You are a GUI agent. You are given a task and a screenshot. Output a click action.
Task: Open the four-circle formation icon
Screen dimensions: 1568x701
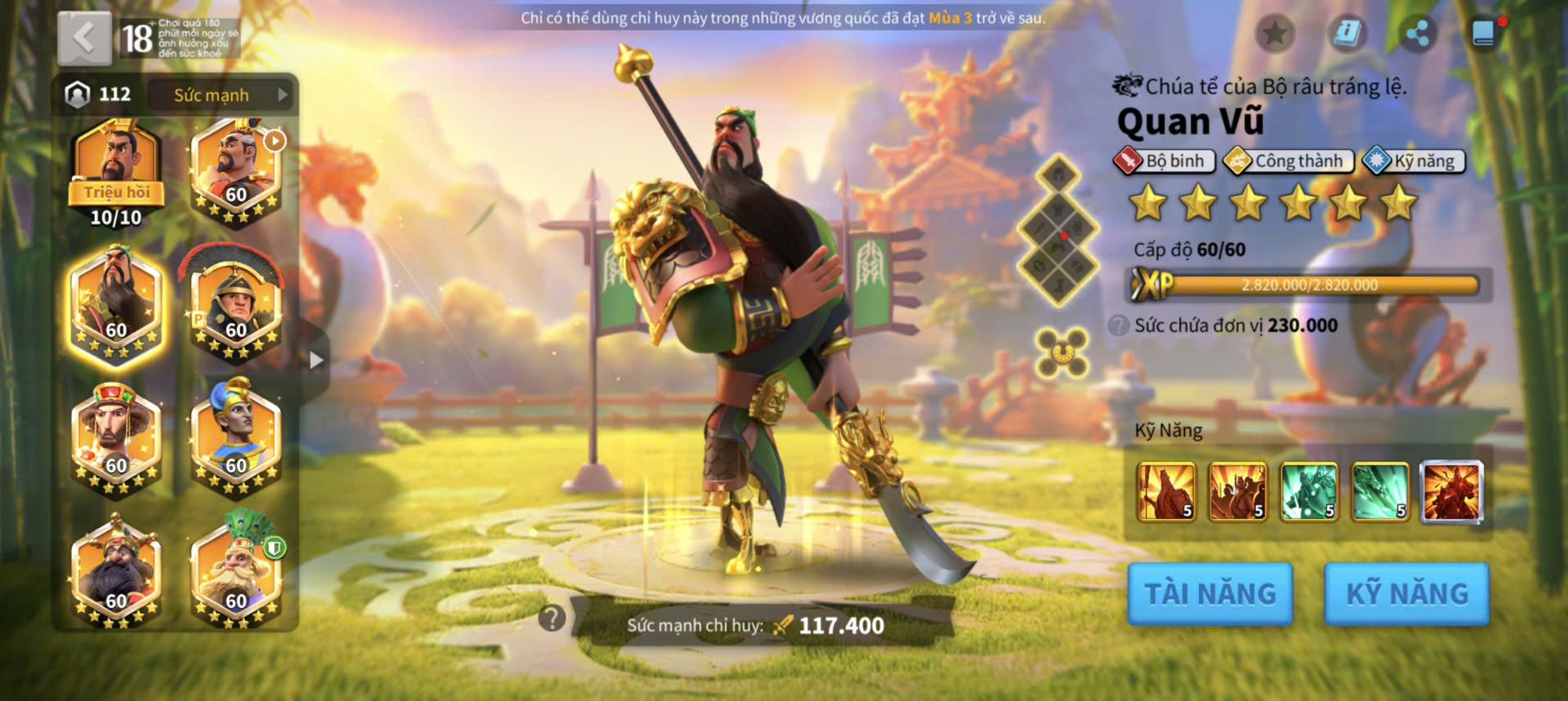point(1061,353)
